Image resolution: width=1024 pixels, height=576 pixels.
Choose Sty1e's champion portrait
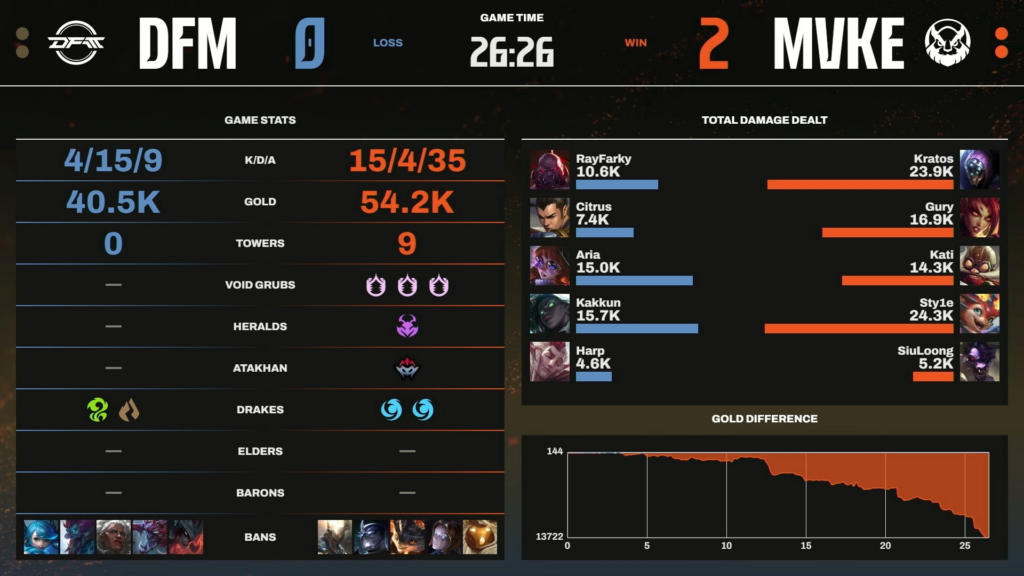tap(979, 314)
